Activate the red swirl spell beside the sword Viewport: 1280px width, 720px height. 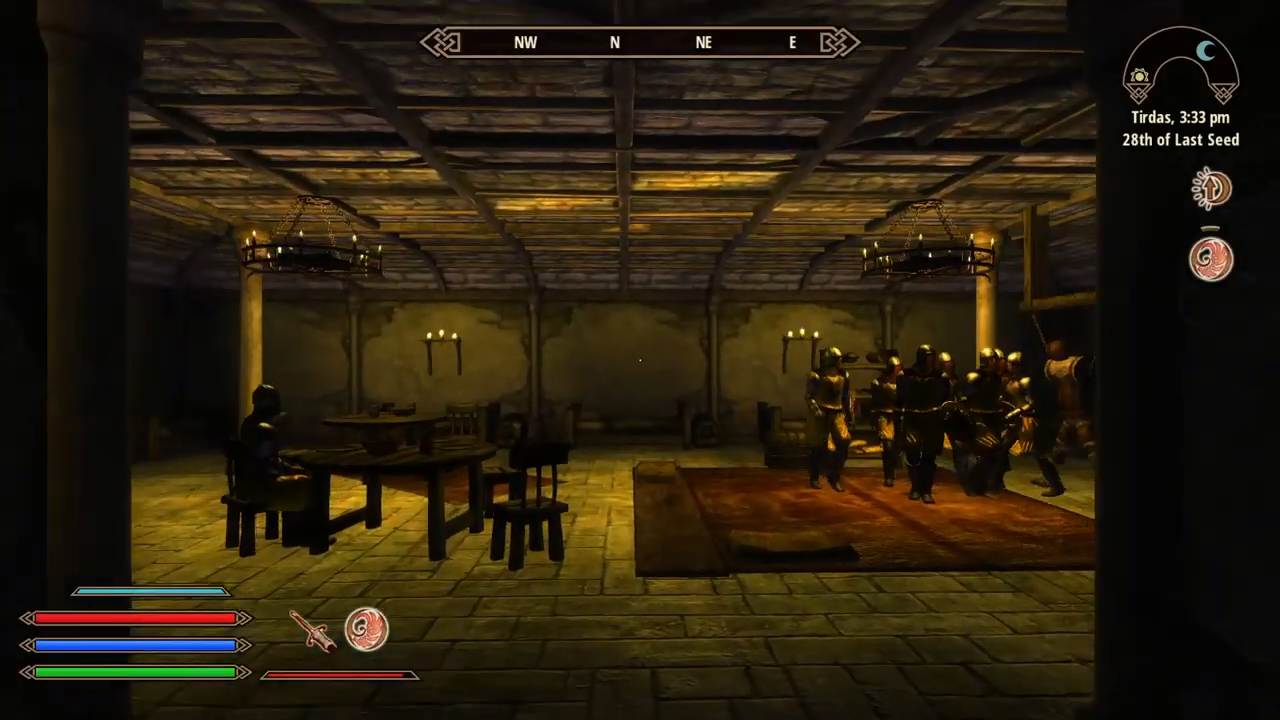pos(366,630)
